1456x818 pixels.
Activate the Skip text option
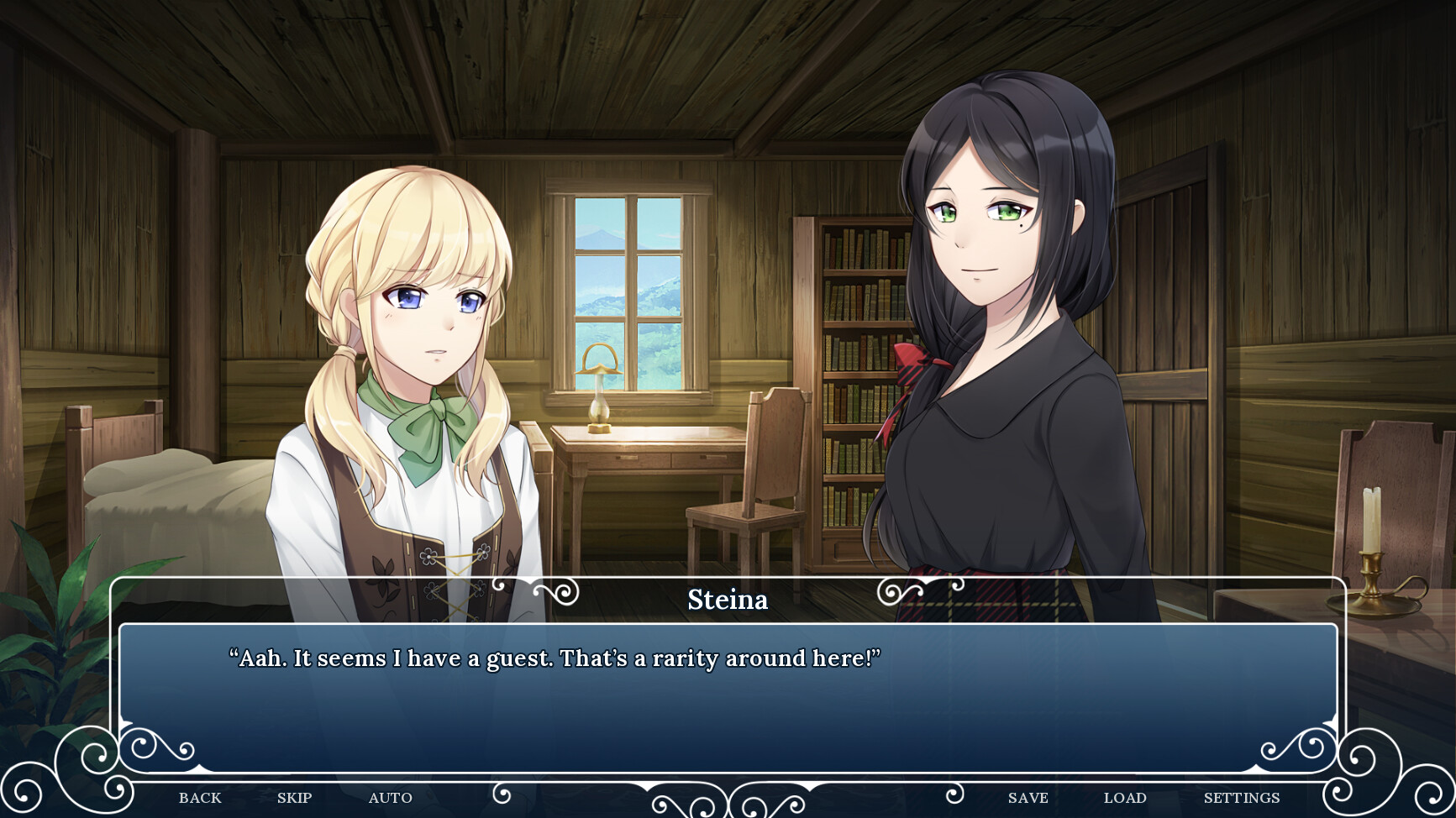[x=294, y=798]
